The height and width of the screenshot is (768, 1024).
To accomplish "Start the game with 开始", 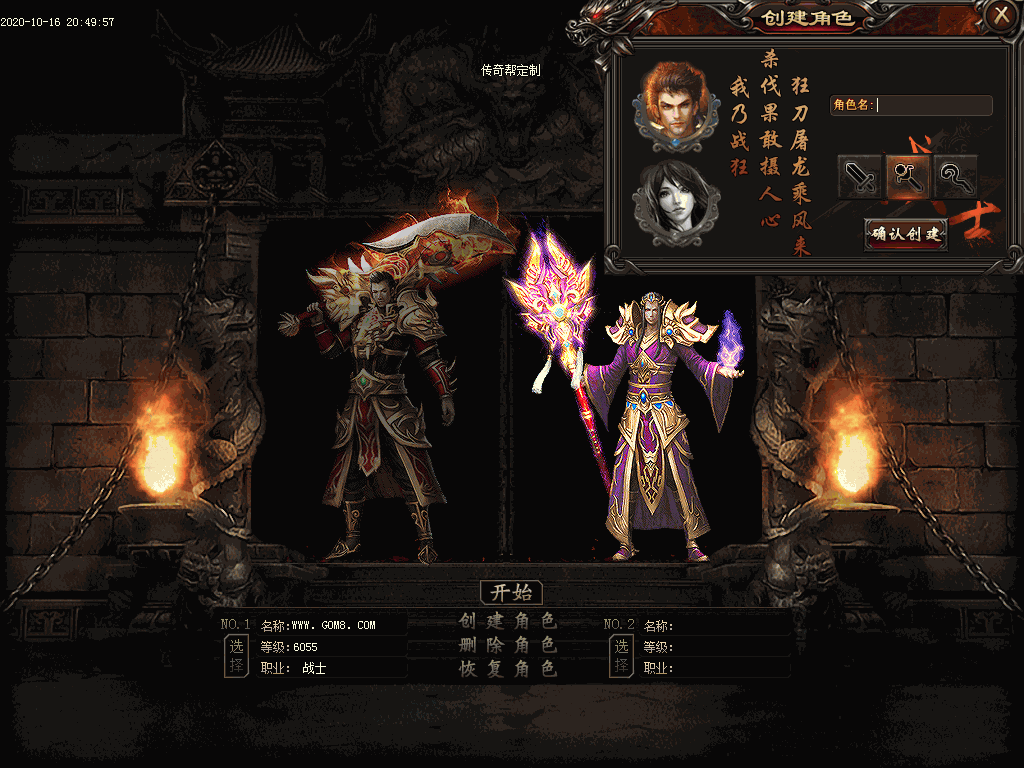I will pos(511,592).
